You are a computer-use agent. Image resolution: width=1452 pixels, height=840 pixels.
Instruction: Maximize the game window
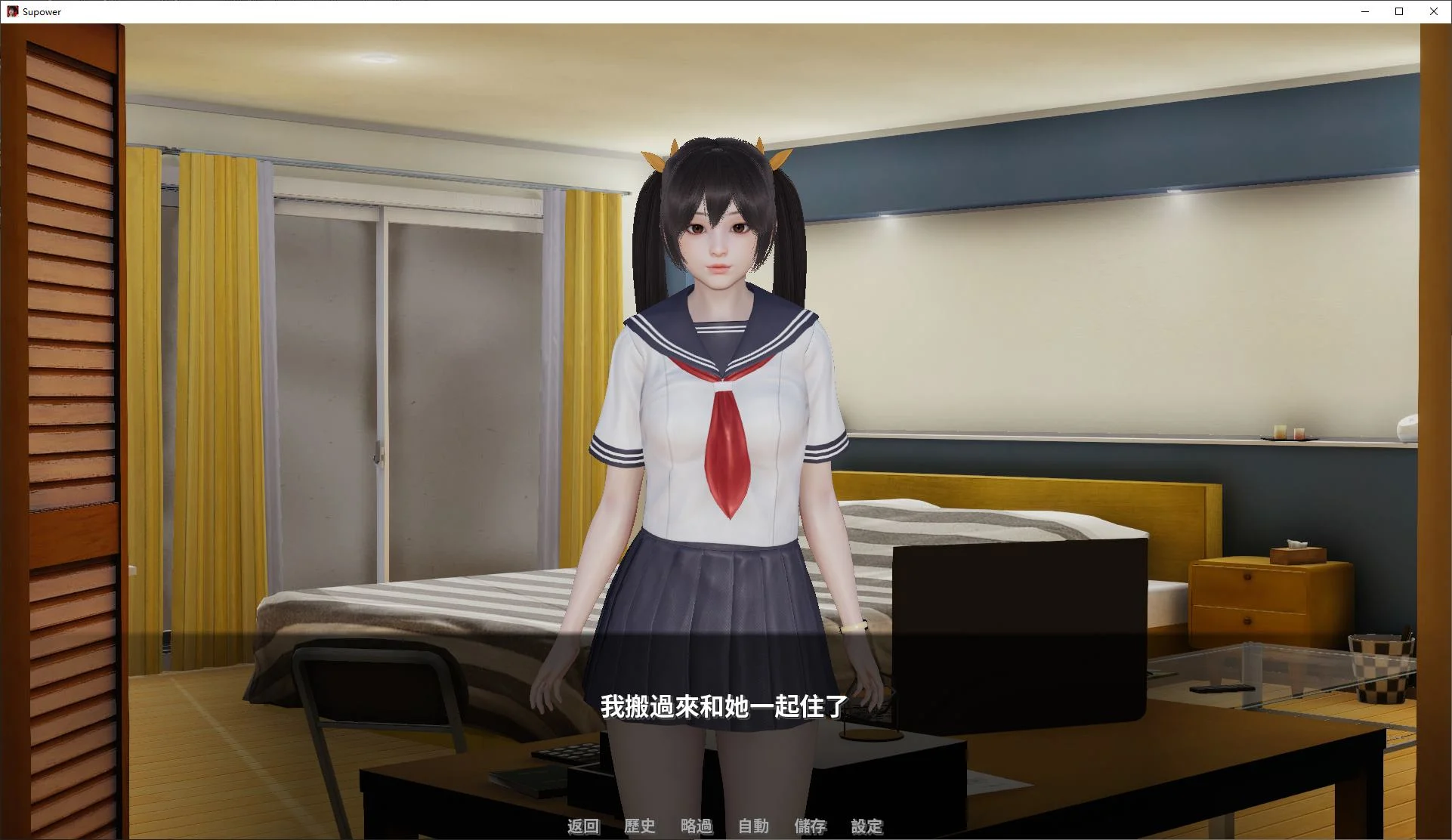(x=1398, y=11)
